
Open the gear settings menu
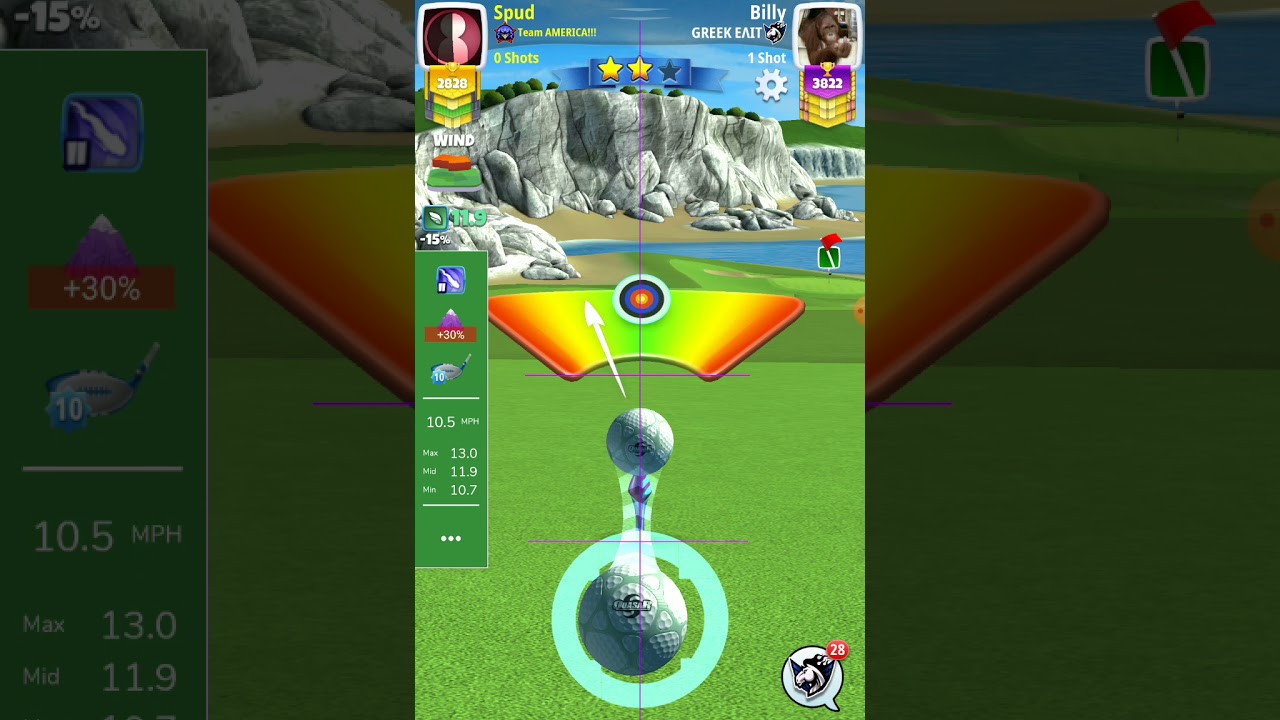click(x=771, y=86)
